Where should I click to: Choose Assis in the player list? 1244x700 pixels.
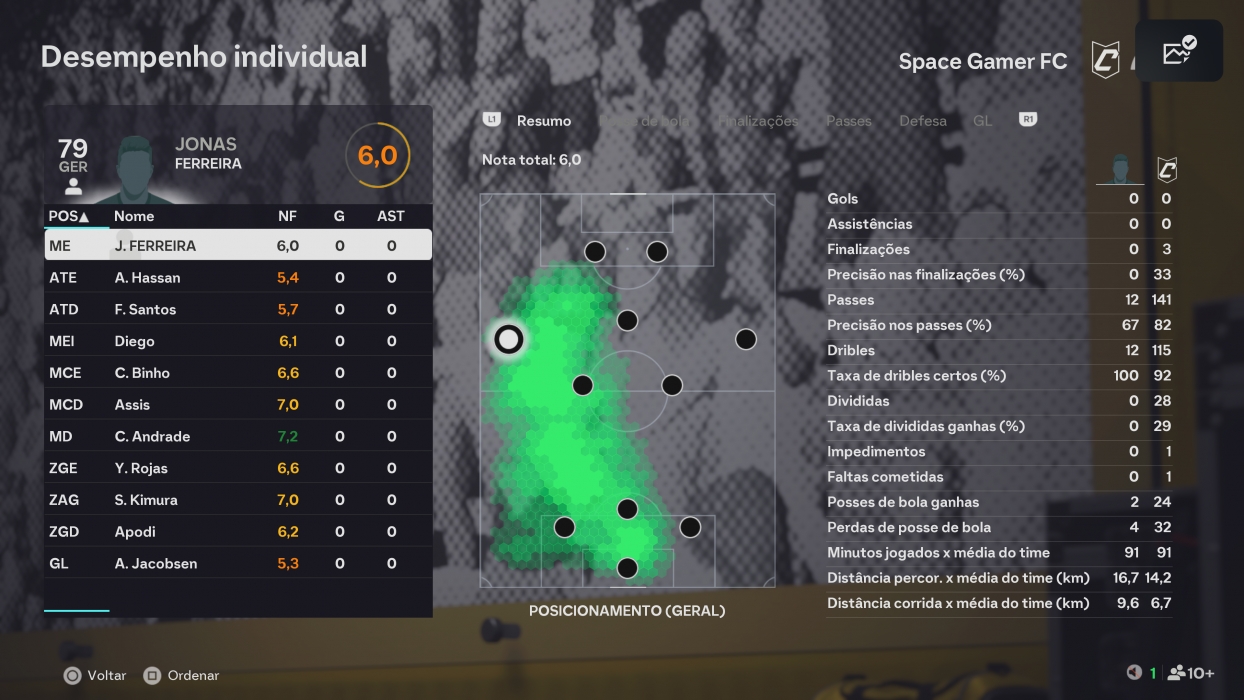click(x=238, y=405)
